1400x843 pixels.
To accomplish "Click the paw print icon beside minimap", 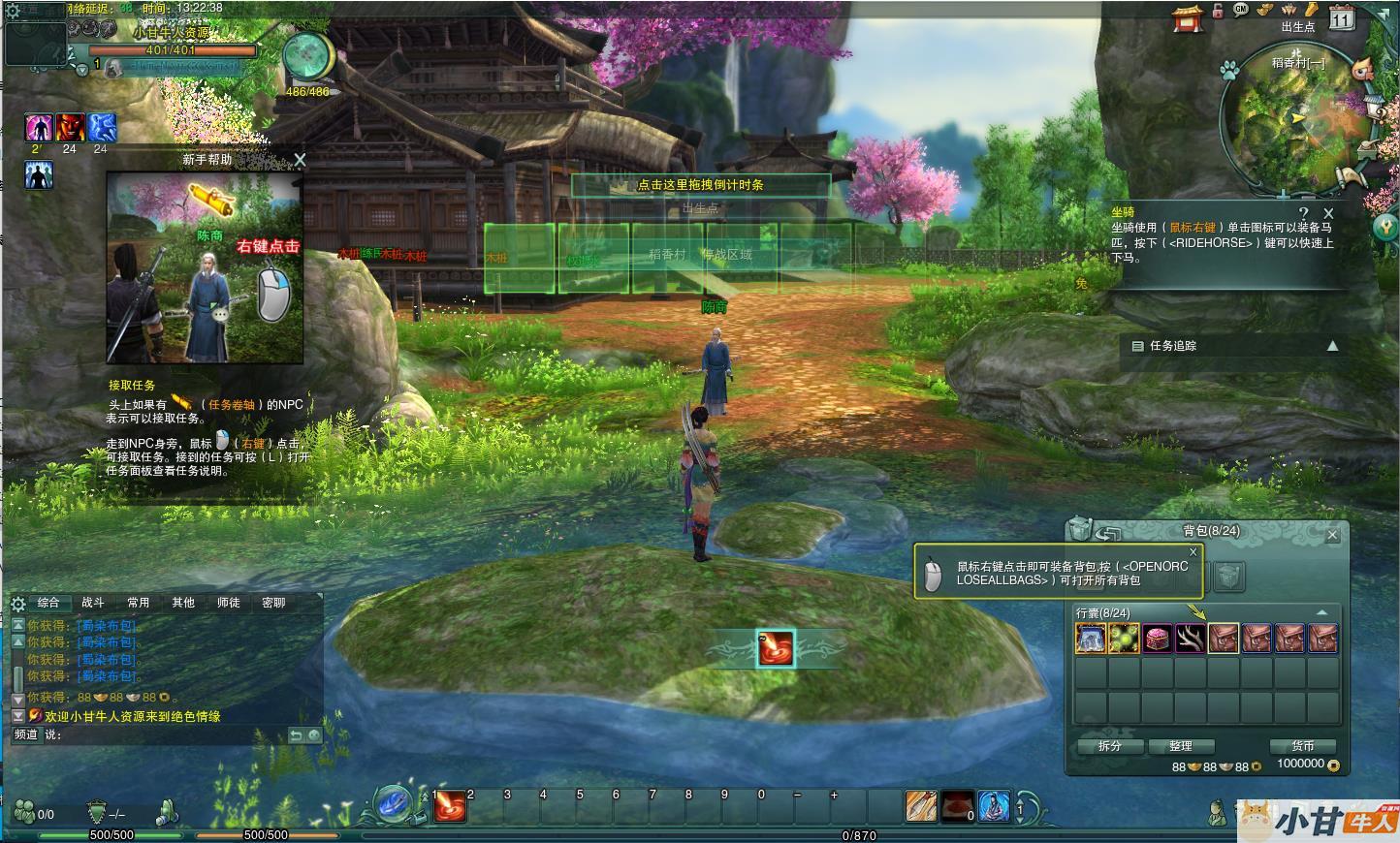I will [1229, 71].
